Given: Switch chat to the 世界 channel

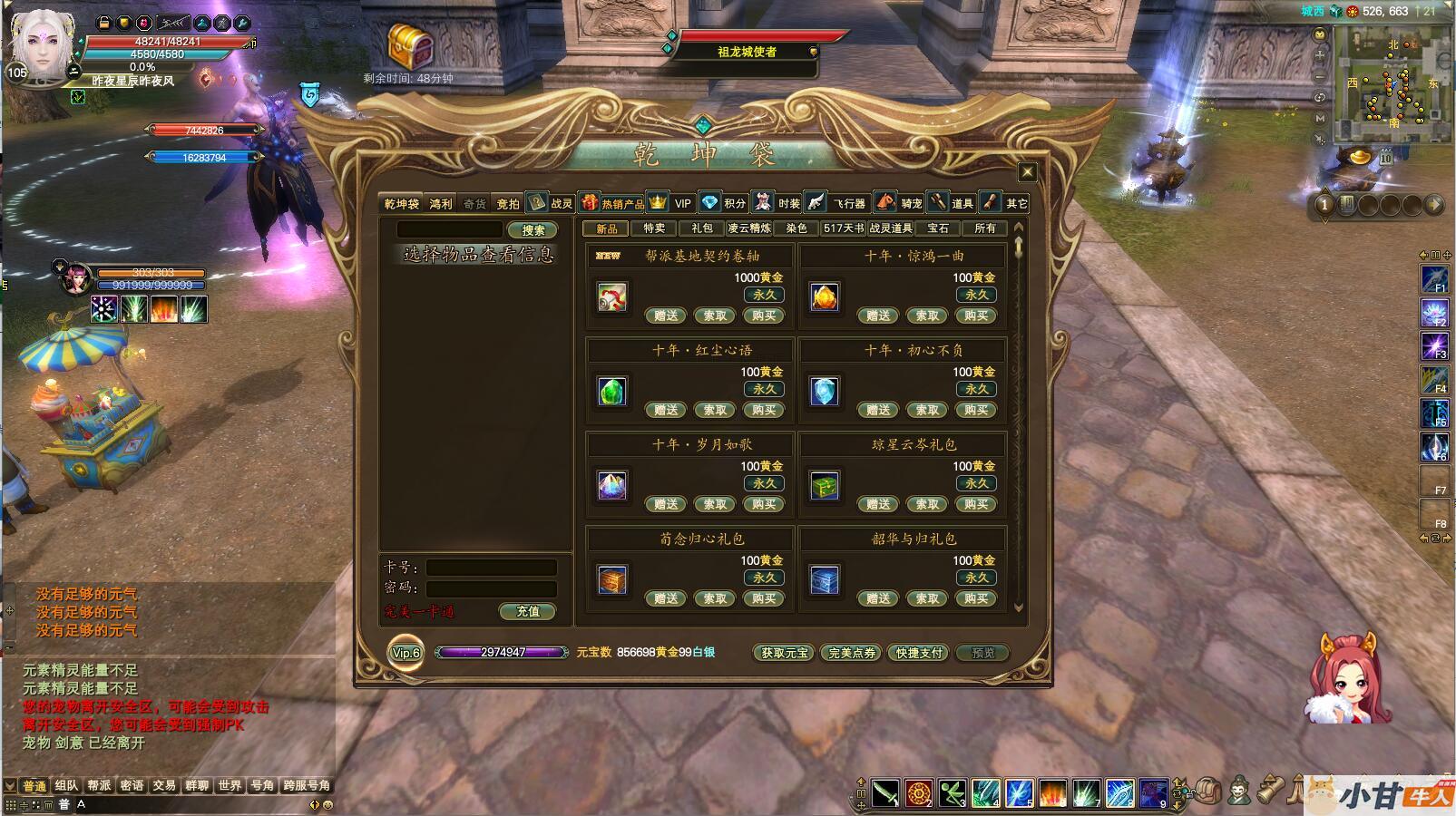Looking at the screenshot, I should point(230,785).
